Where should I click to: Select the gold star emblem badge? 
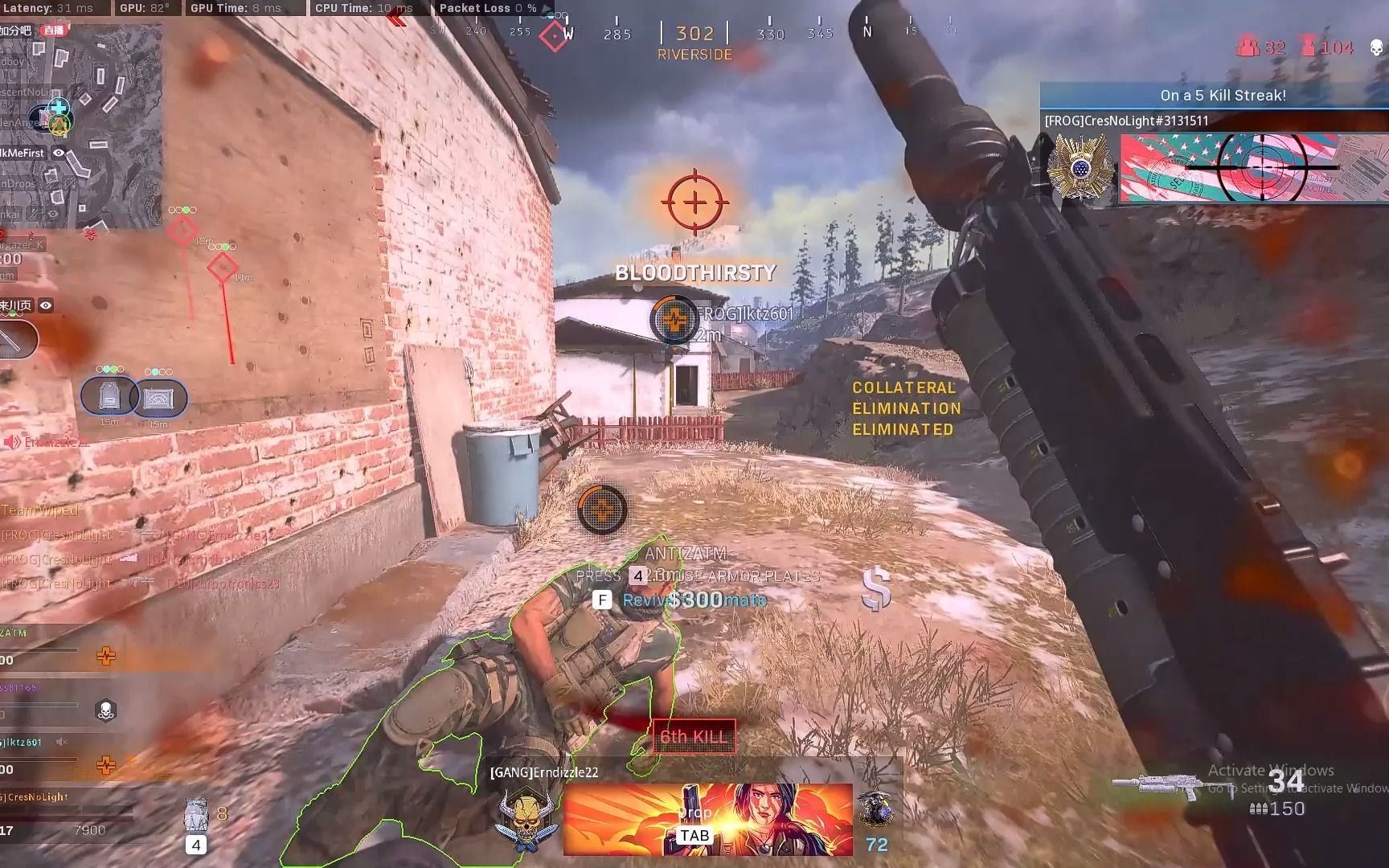point(1079,167)
